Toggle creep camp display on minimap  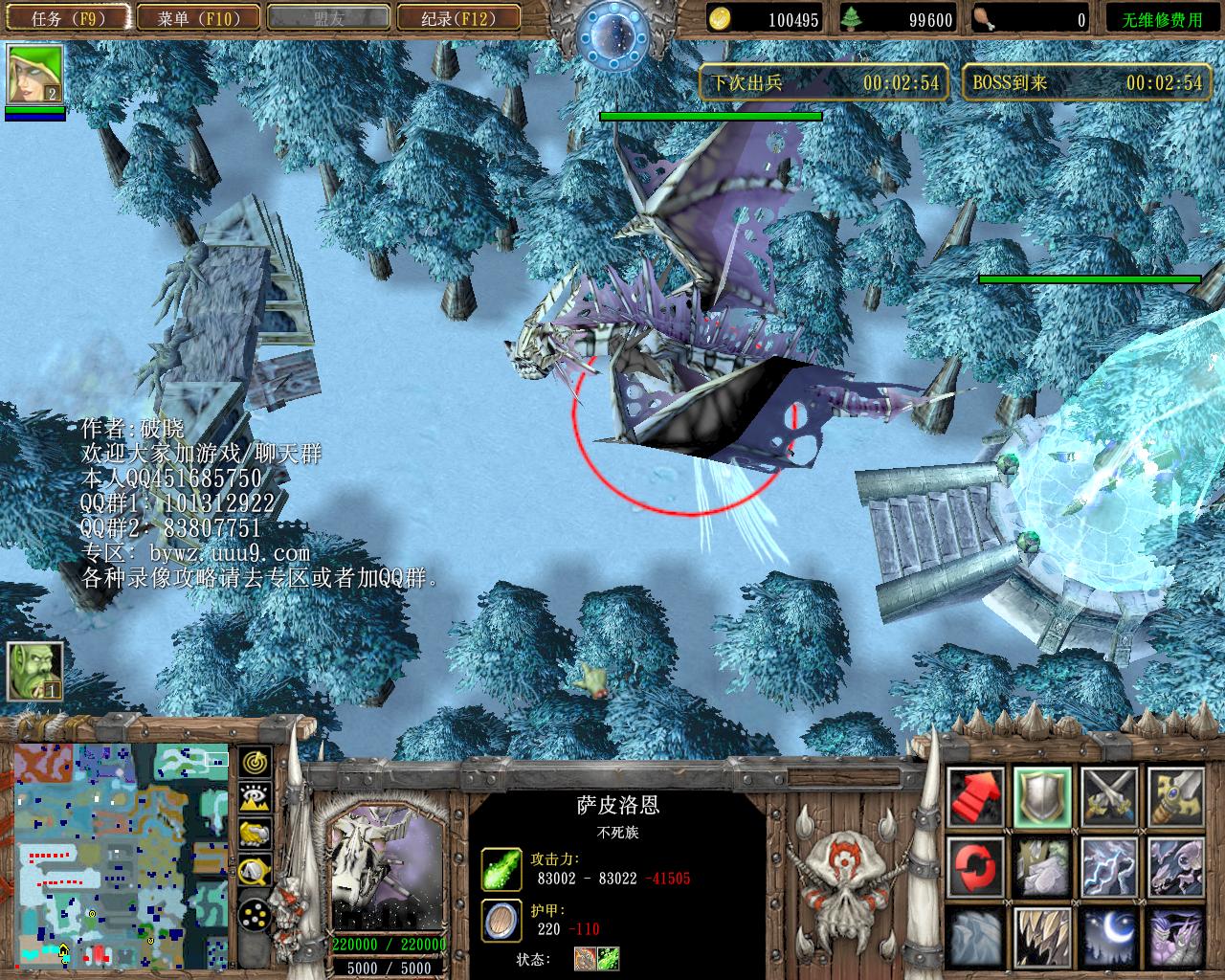pyautogui.click(x=256, y=870)
